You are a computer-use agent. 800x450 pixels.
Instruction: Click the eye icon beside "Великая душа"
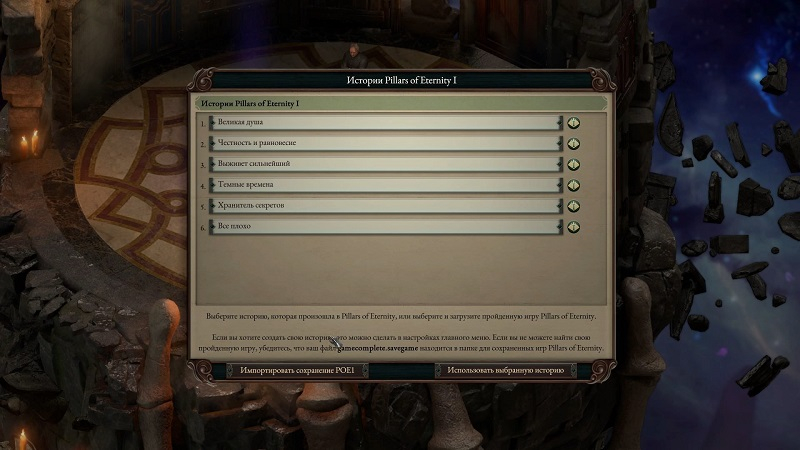tap(574, 123)
